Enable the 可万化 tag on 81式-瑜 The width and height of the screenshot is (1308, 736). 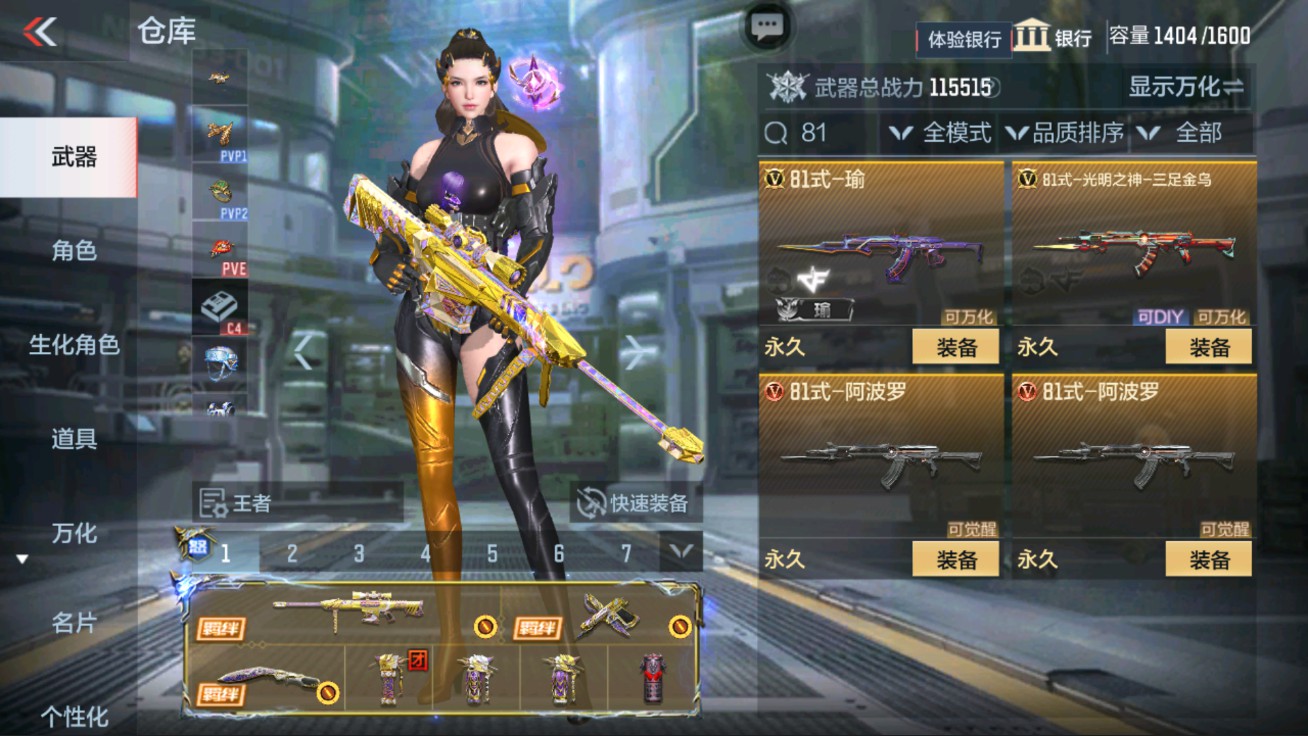(967, 315)
